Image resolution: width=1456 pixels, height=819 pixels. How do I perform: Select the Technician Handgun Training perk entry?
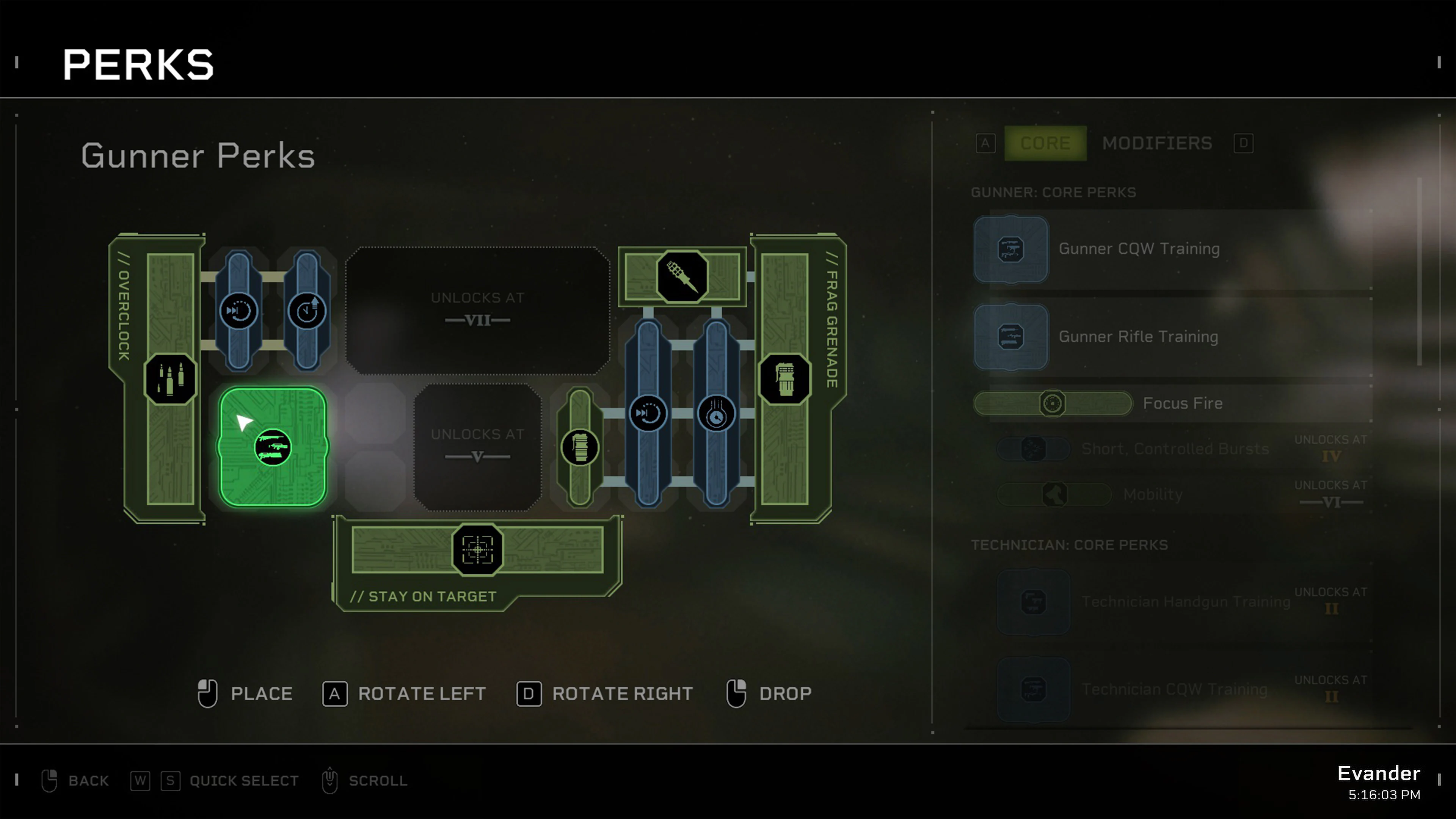pos(1187,602)
